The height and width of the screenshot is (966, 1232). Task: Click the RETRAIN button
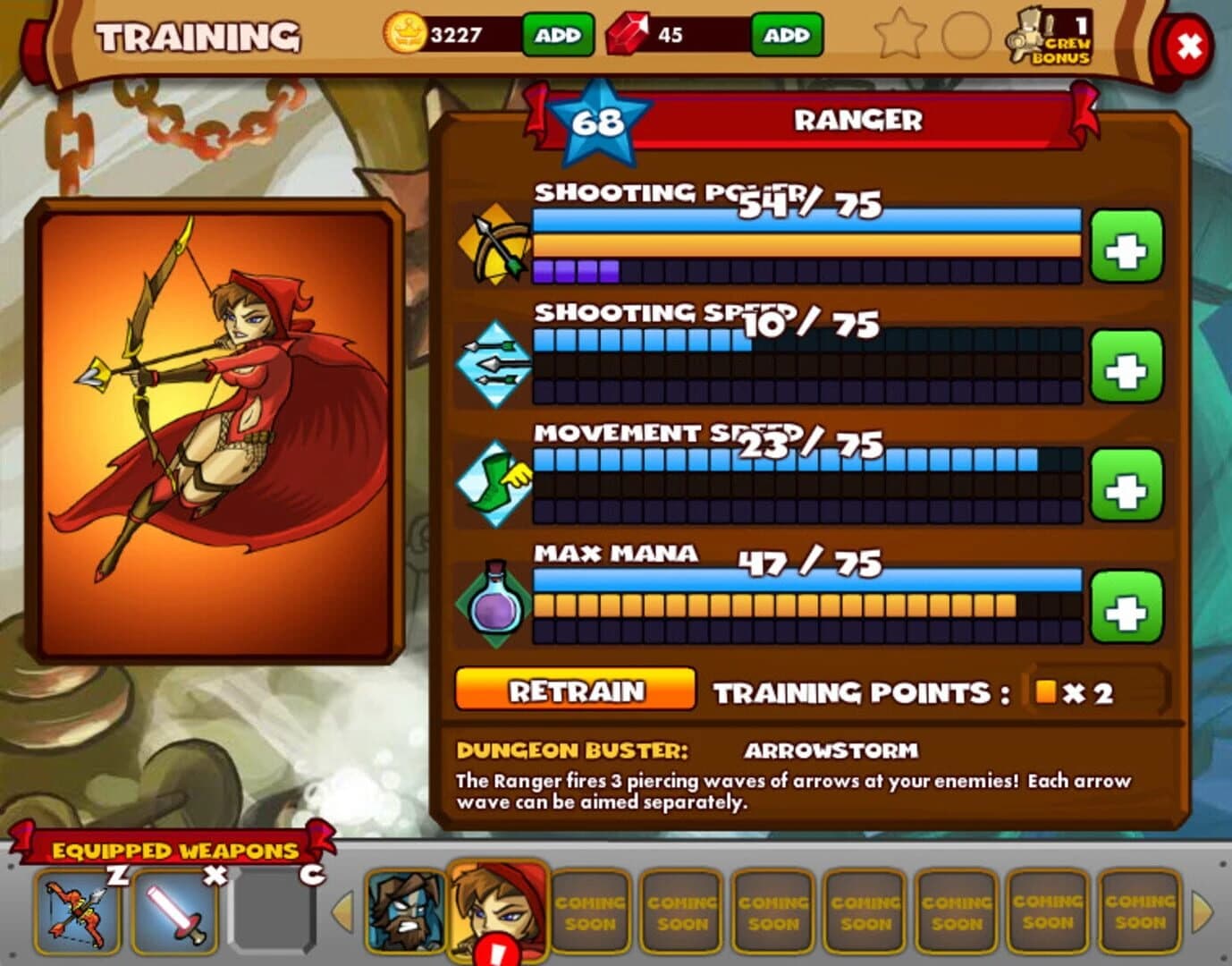pos(576,691)
